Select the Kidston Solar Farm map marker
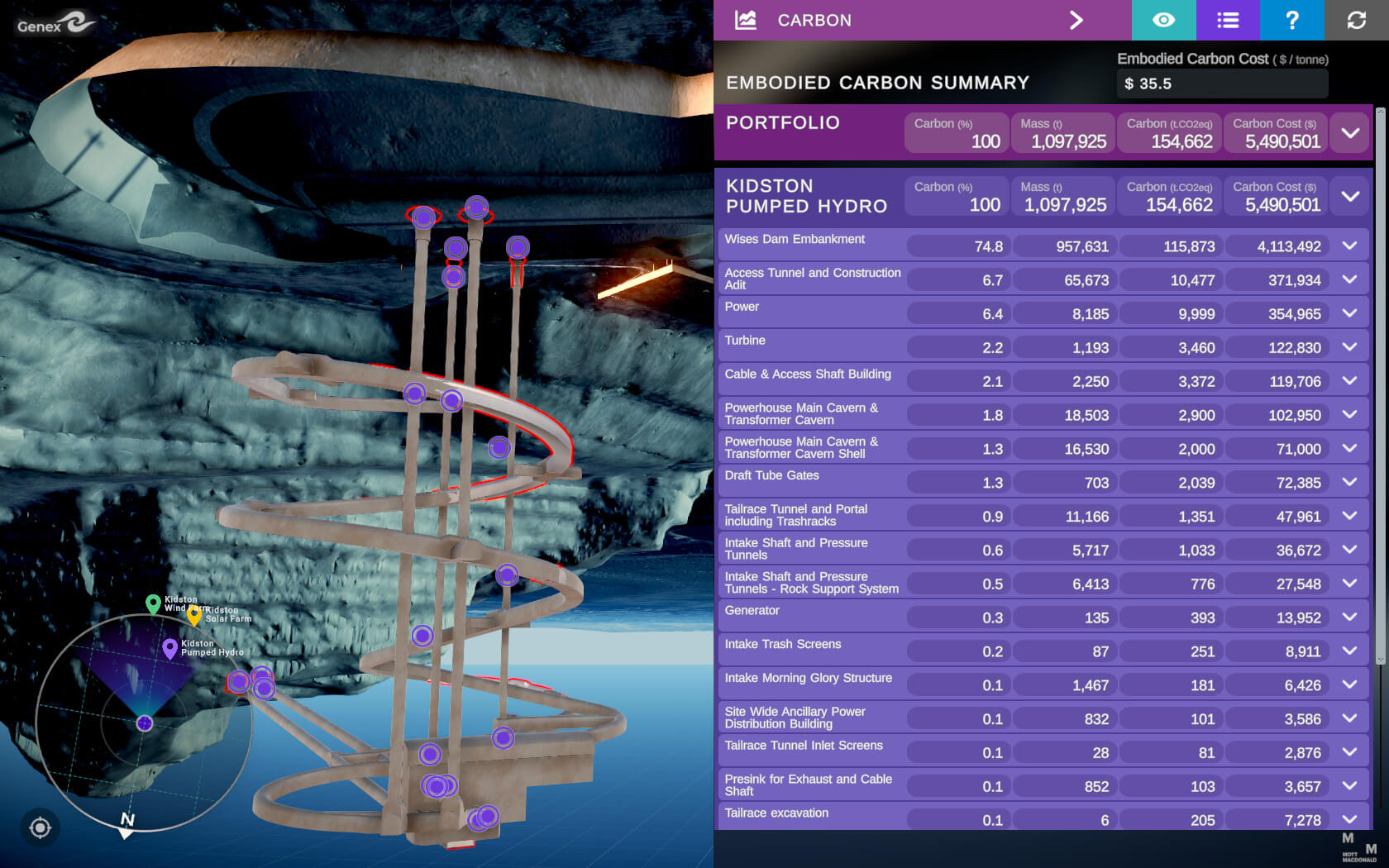 click(194, 615)
